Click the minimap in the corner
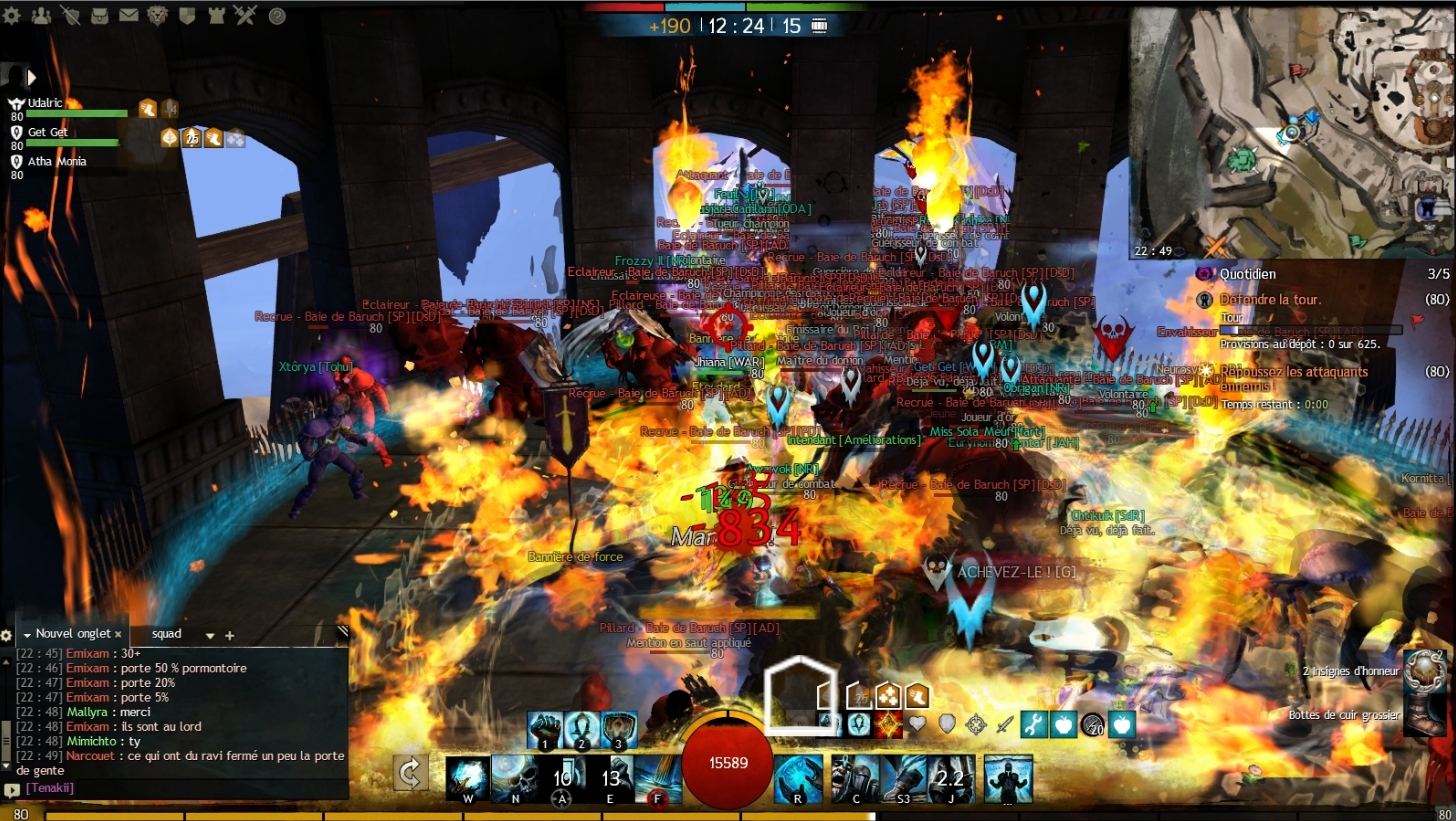Image resolution: width=1456 pixels, height=821 pixels. click(1292, 130)
